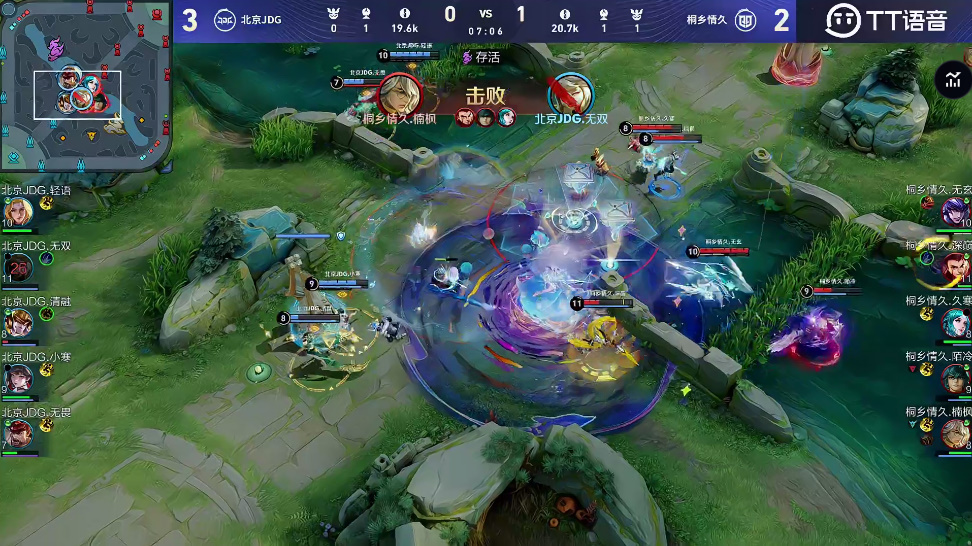
Task: Select 桐乡情久.陌冷 hero portrait
Action: tap(955, 378)
